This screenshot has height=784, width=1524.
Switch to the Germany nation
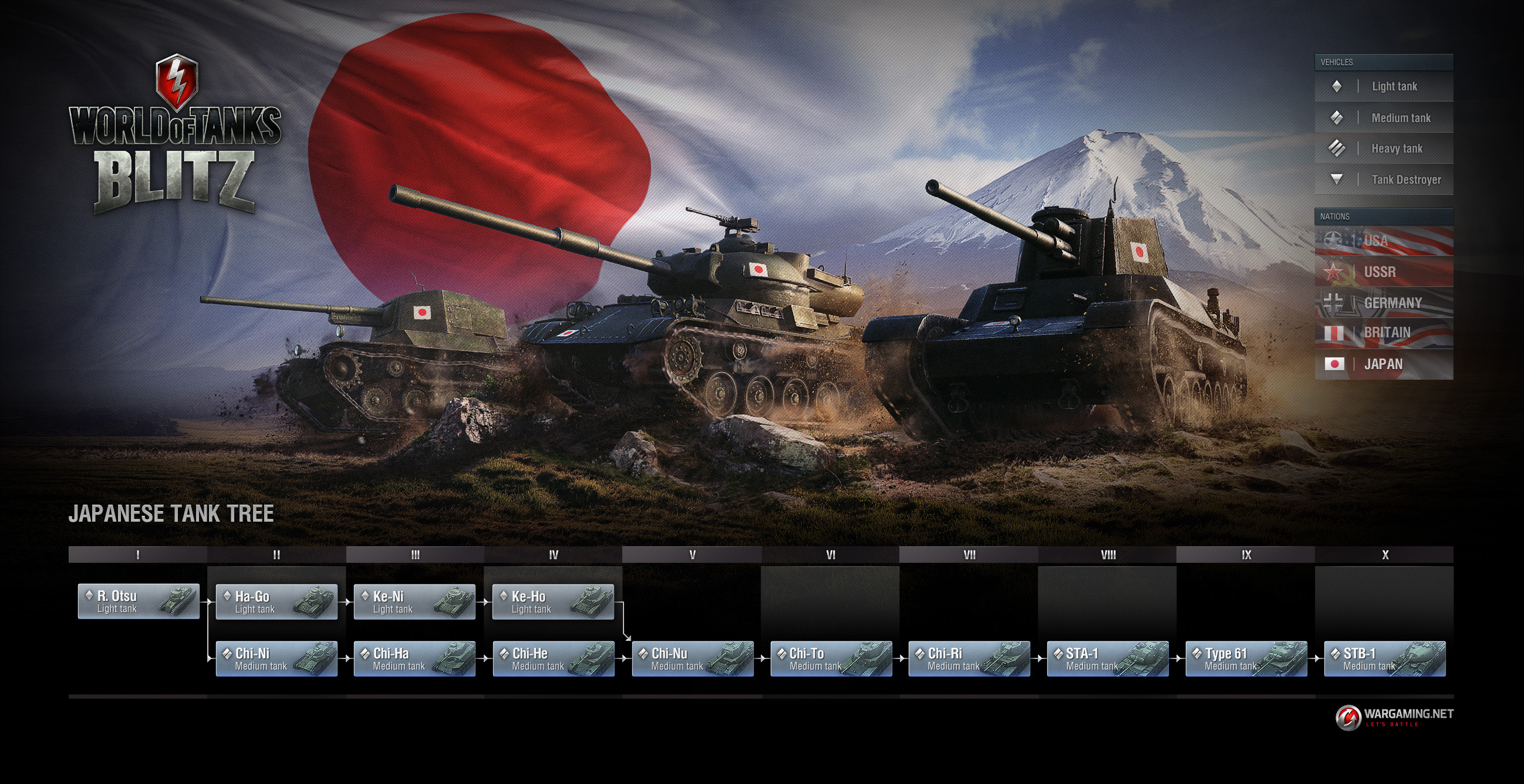1383,303
